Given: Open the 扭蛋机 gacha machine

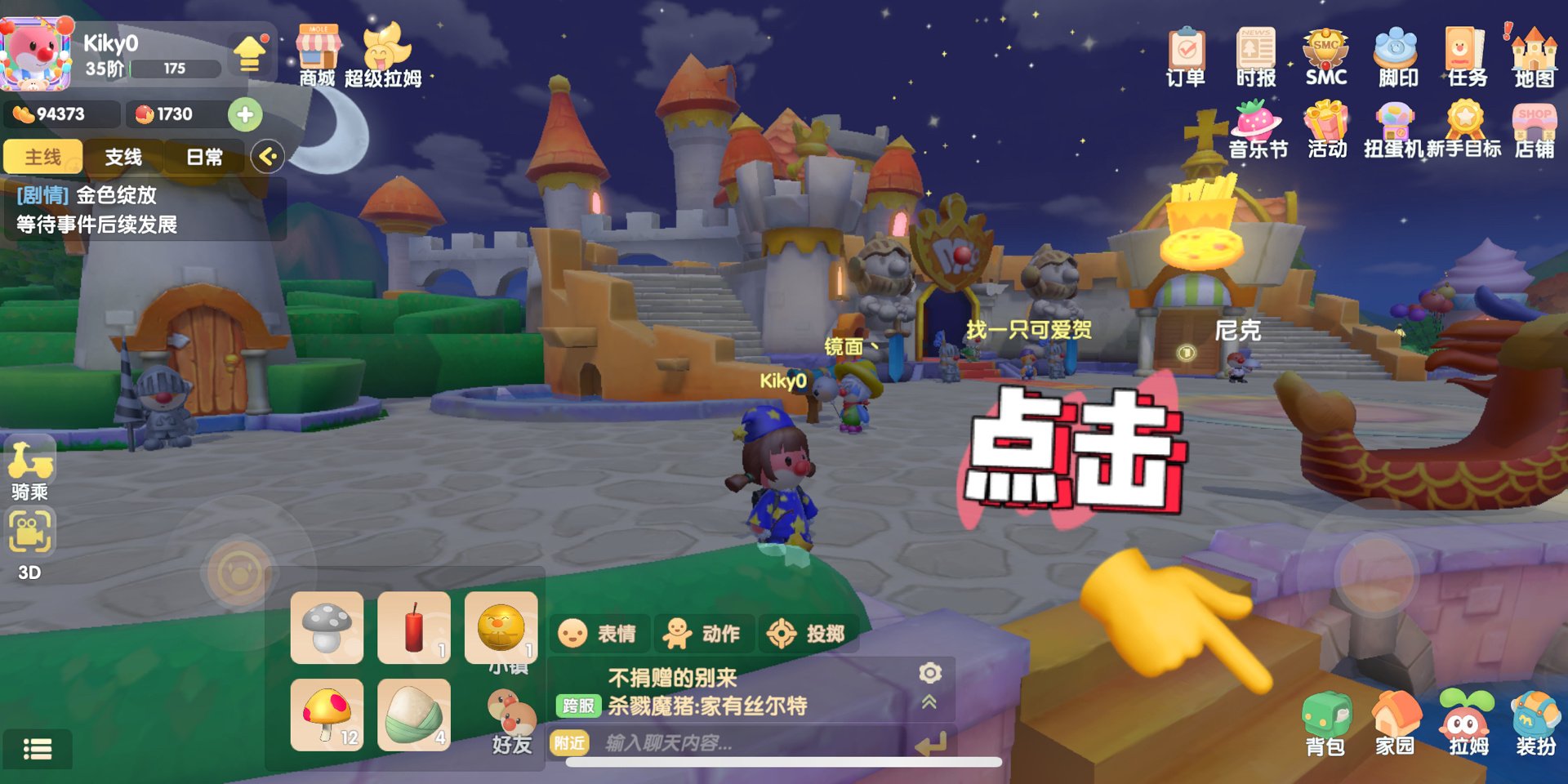Looking at the screenshot, I should click(x=1394, y=127).
